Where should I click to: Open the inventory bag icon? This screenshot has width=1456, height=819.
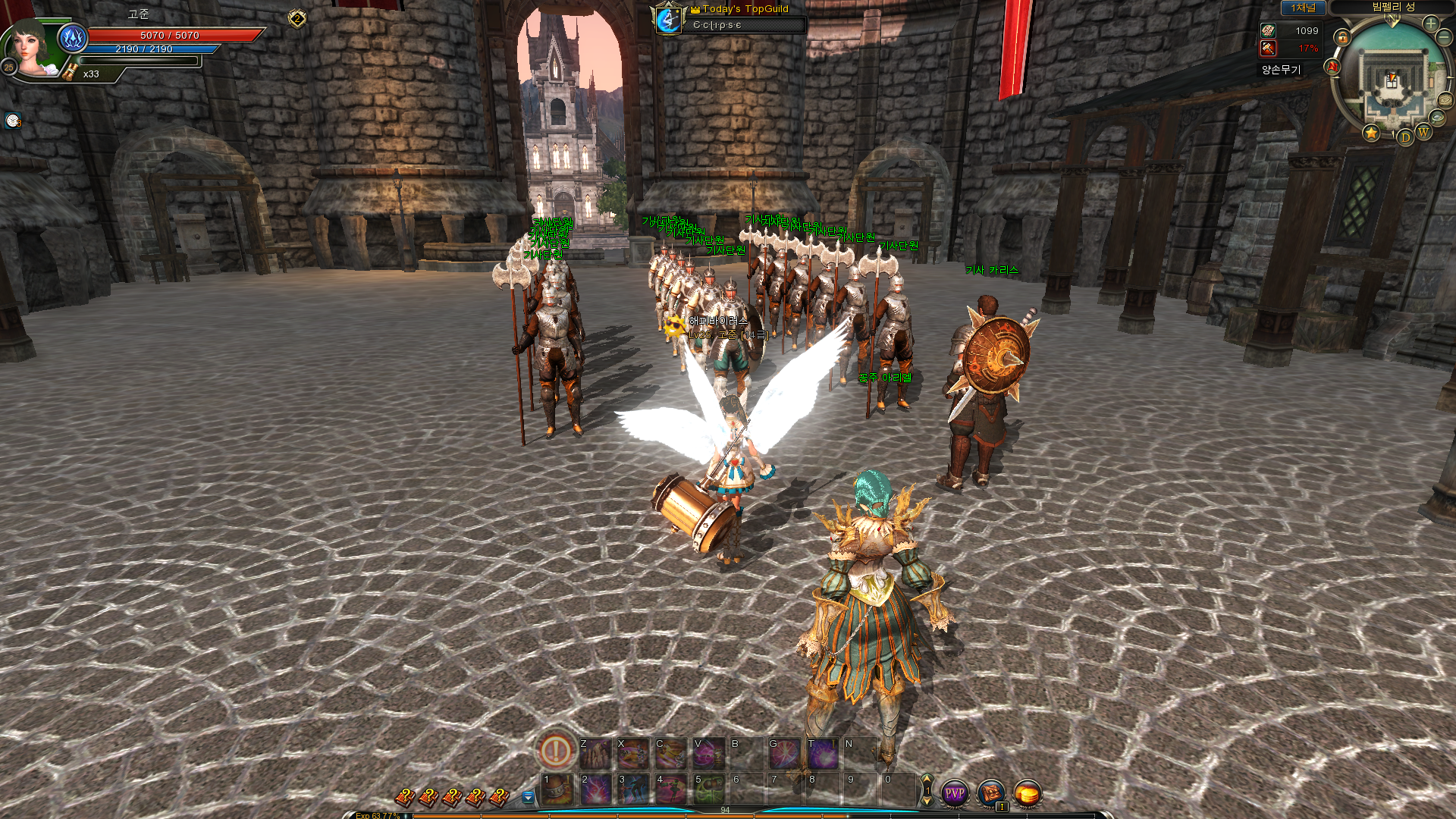click(991, 793)
